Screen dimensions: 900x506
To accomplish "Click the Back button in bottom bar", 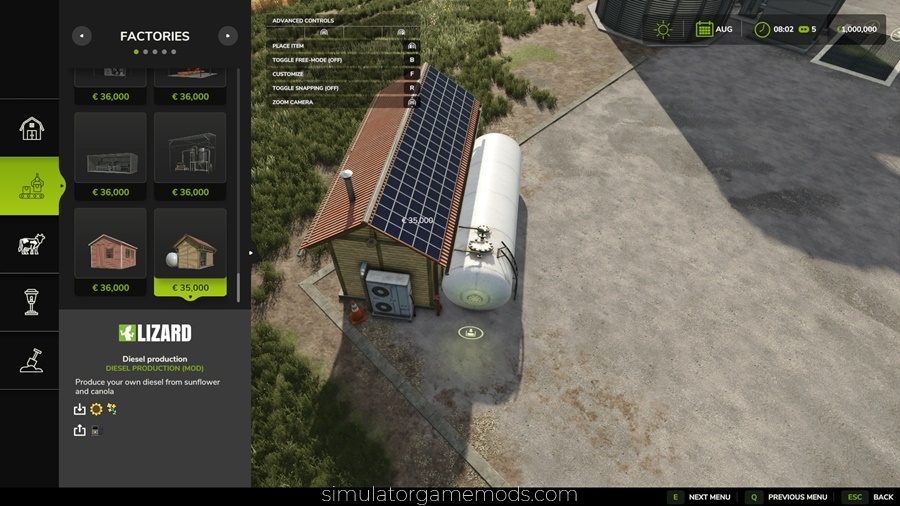I will [869, 497].
